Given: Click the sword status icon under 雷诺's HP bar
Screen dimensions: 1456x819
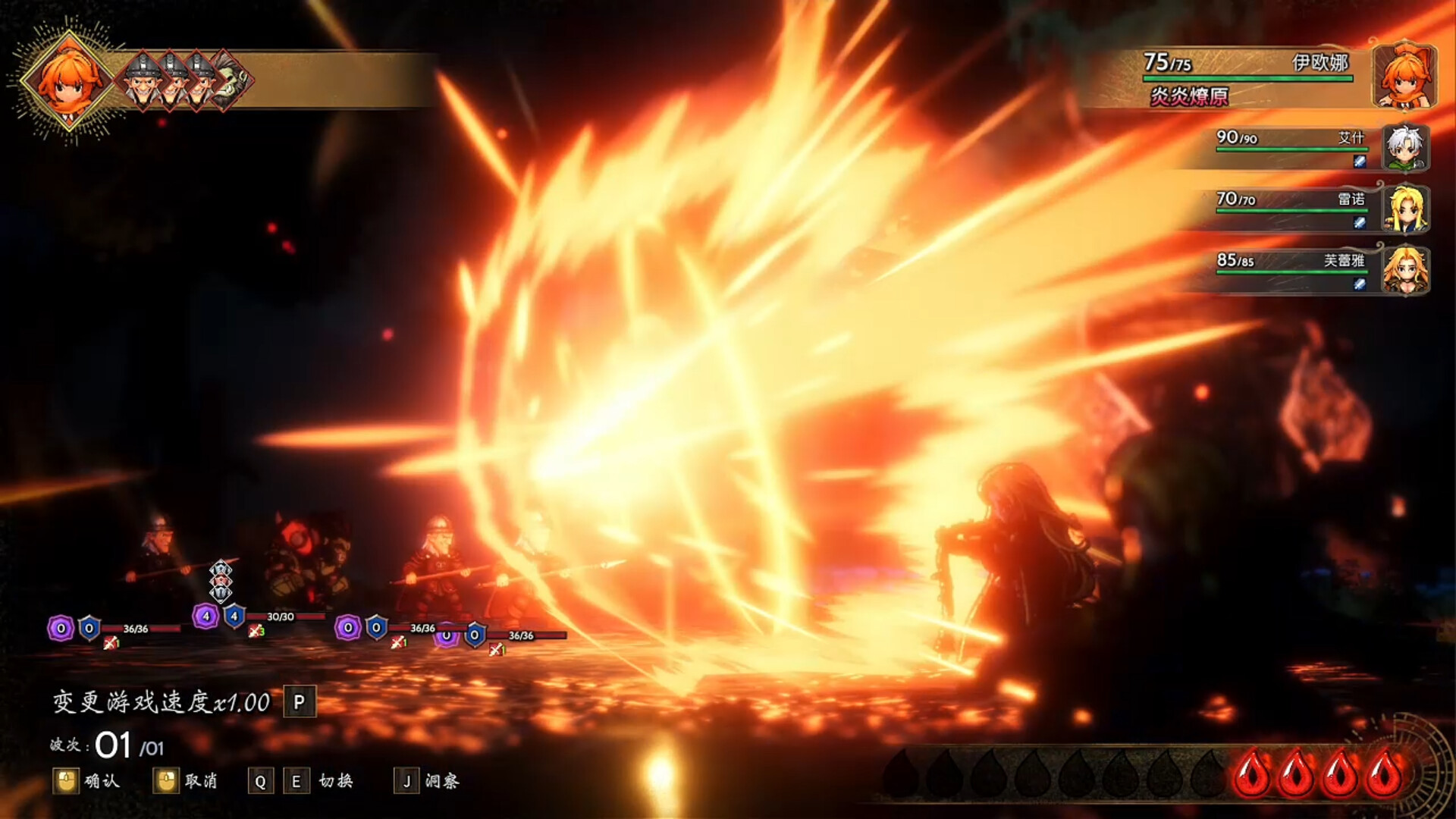Looking at the screenshot, I should coord(1359,223).
